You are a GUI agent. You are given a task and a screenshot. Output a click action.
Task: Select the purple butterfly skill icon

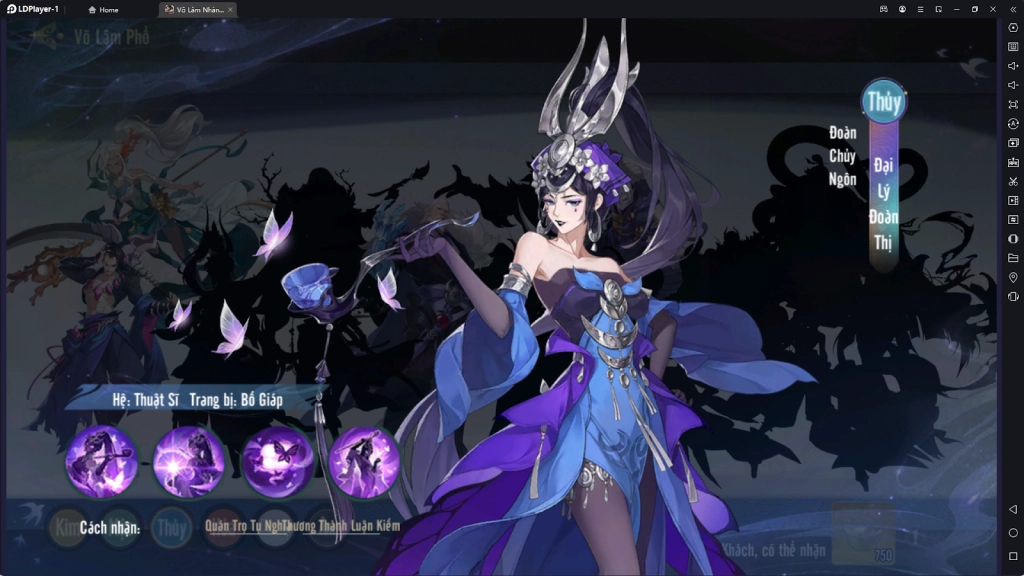pos(277,461)
